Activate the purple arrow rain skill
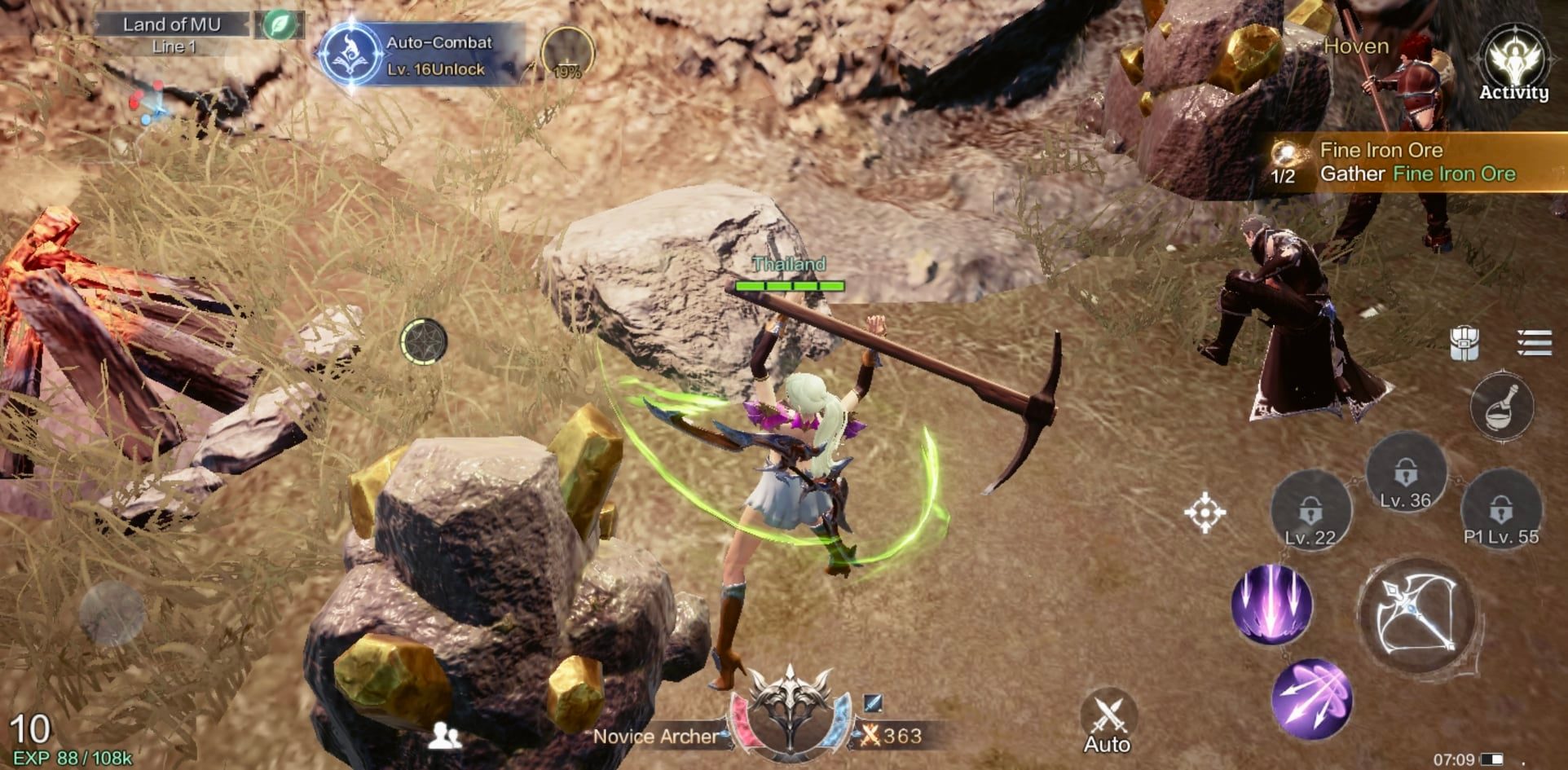 click(x=1271, y=605)
